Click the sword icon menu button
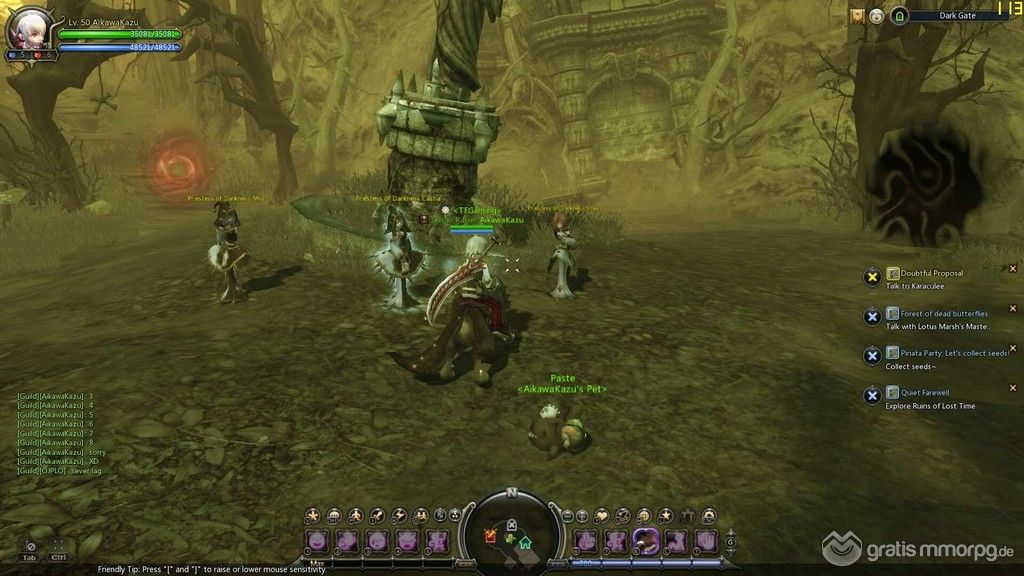Viewport: 1024px width, 576px height. coord(379,515)
